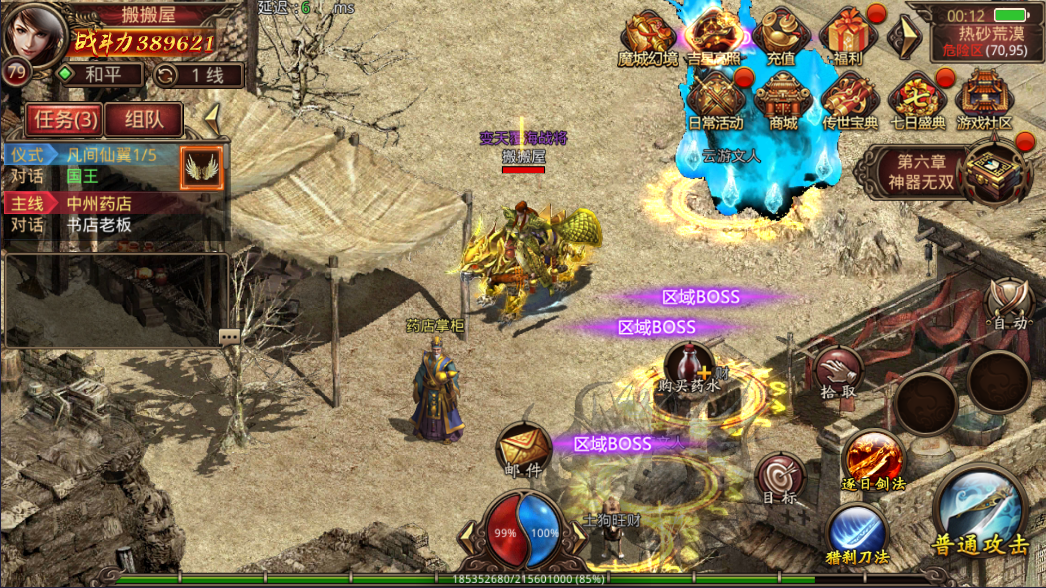The image size is (1046, 588).
Task: Toggle 自动 auto-combat
Action: tap(1008, 304)
